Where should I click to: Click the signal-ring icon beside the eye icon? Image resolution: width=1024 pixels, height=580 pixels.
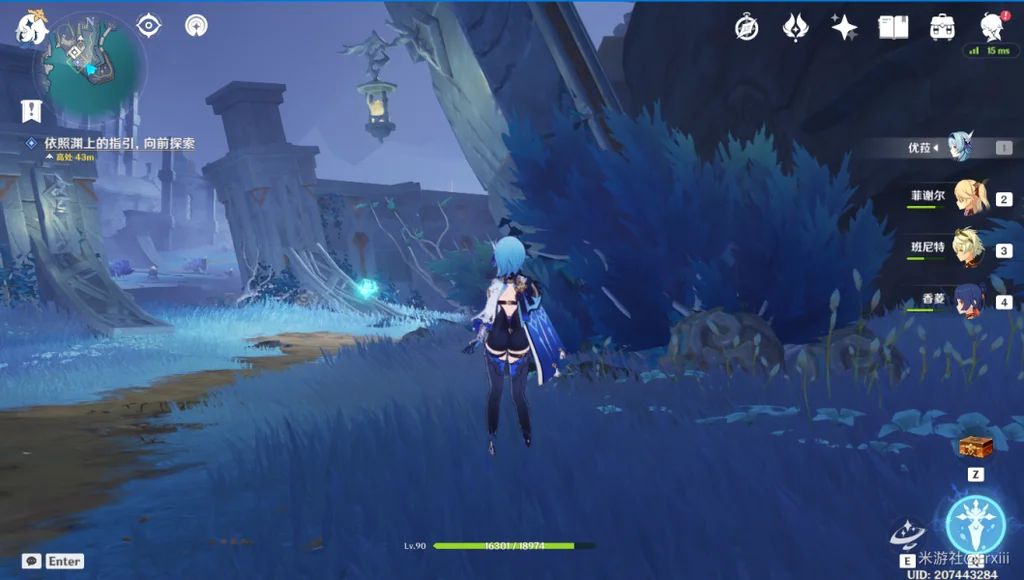[197, 25]
